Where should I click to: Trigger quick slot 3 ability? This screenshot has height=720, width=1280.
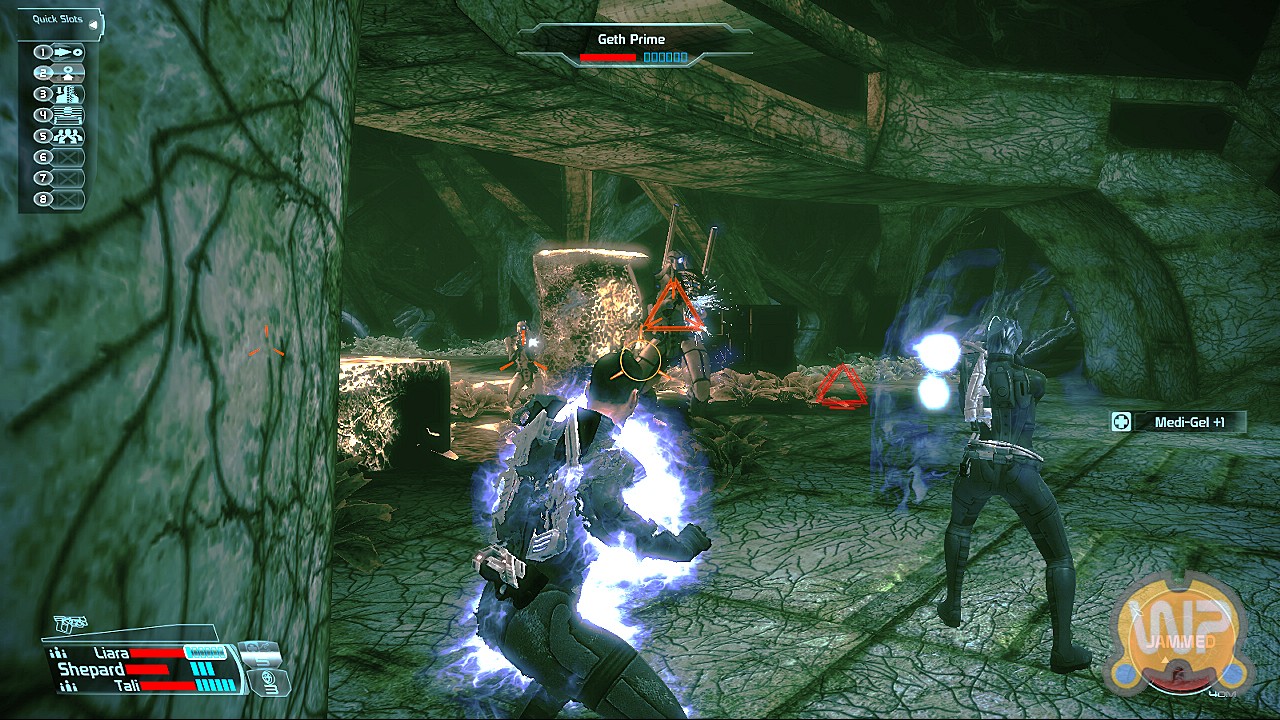tap(62, 95)
